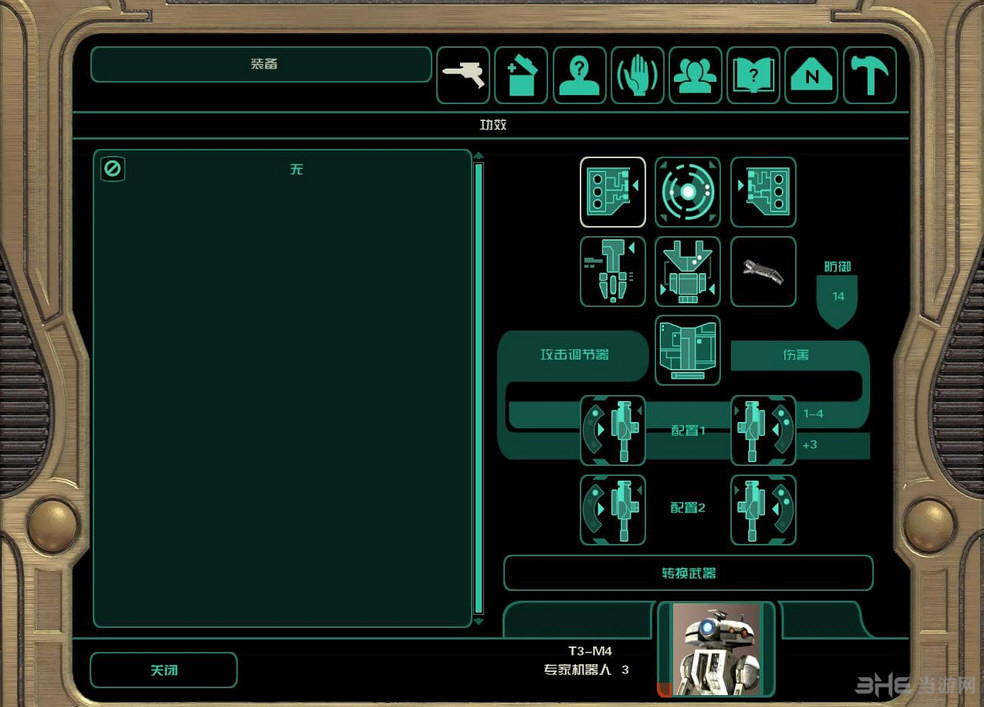The width and height of the screenshot is (984, 707).
Task: Select the droid plating slot beside 攻击调节器
Action: click(x=688, y=350)
